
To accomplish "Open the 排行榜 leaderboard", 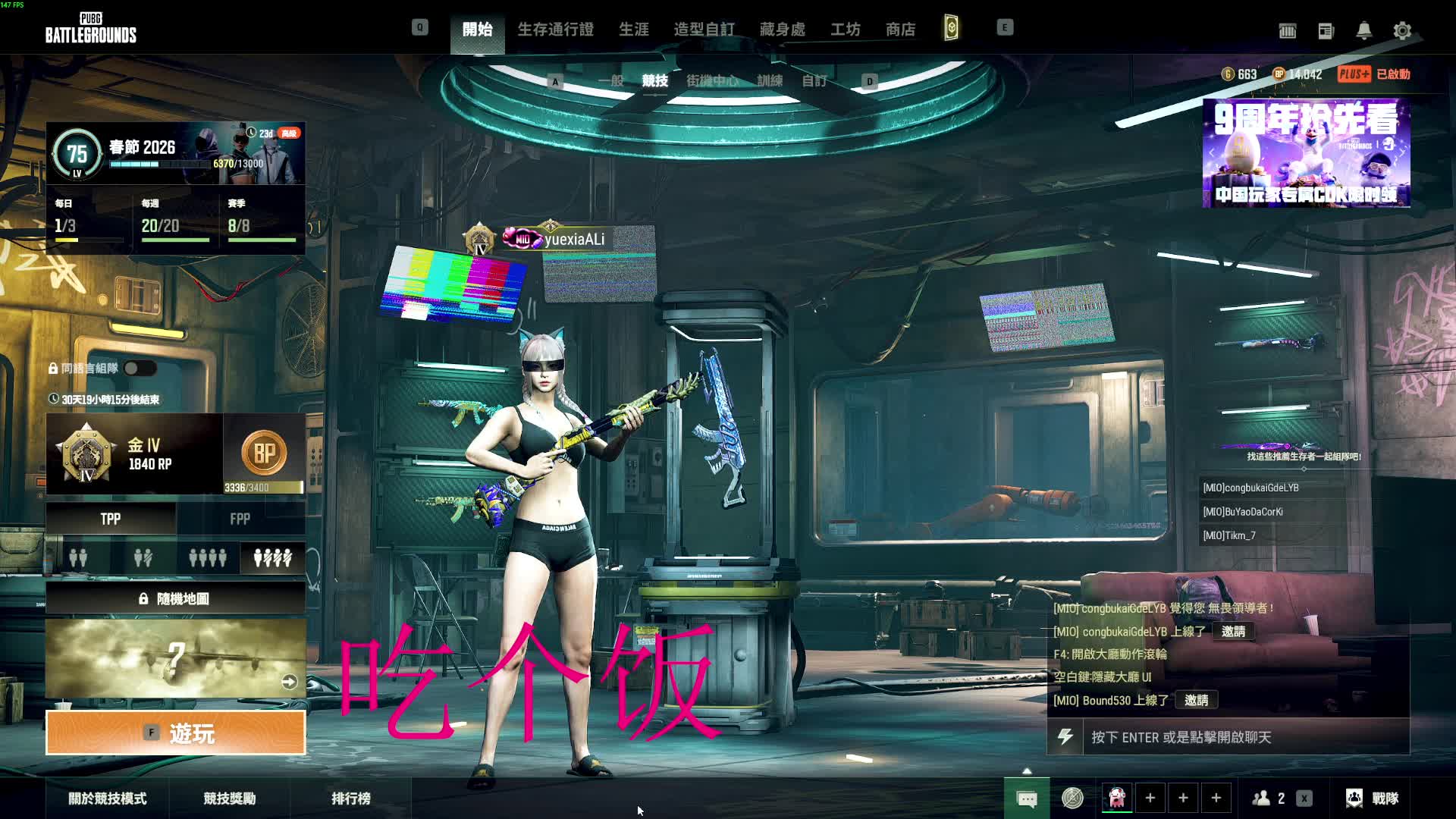I will (x=351, y=799).
